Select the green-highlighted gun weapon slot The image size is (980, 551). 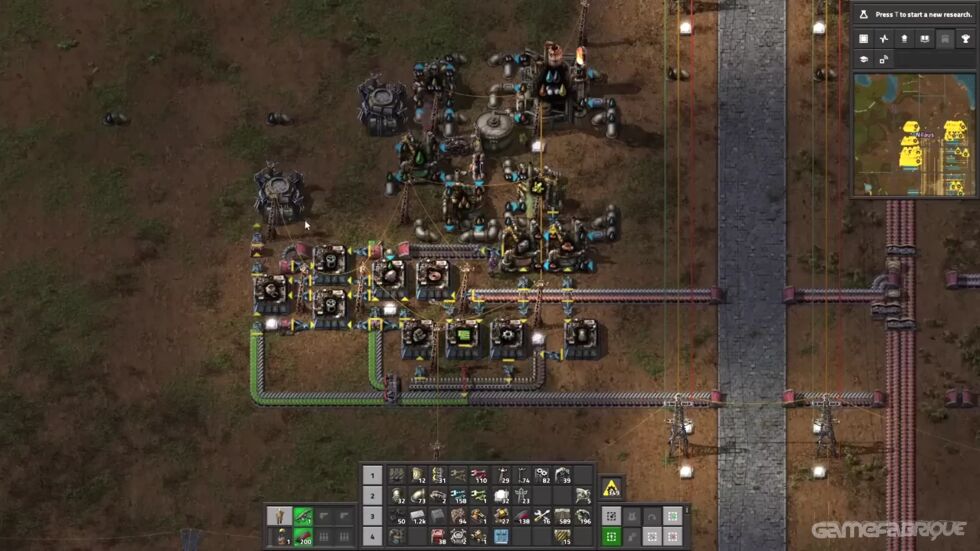click(x=302, y=516)
